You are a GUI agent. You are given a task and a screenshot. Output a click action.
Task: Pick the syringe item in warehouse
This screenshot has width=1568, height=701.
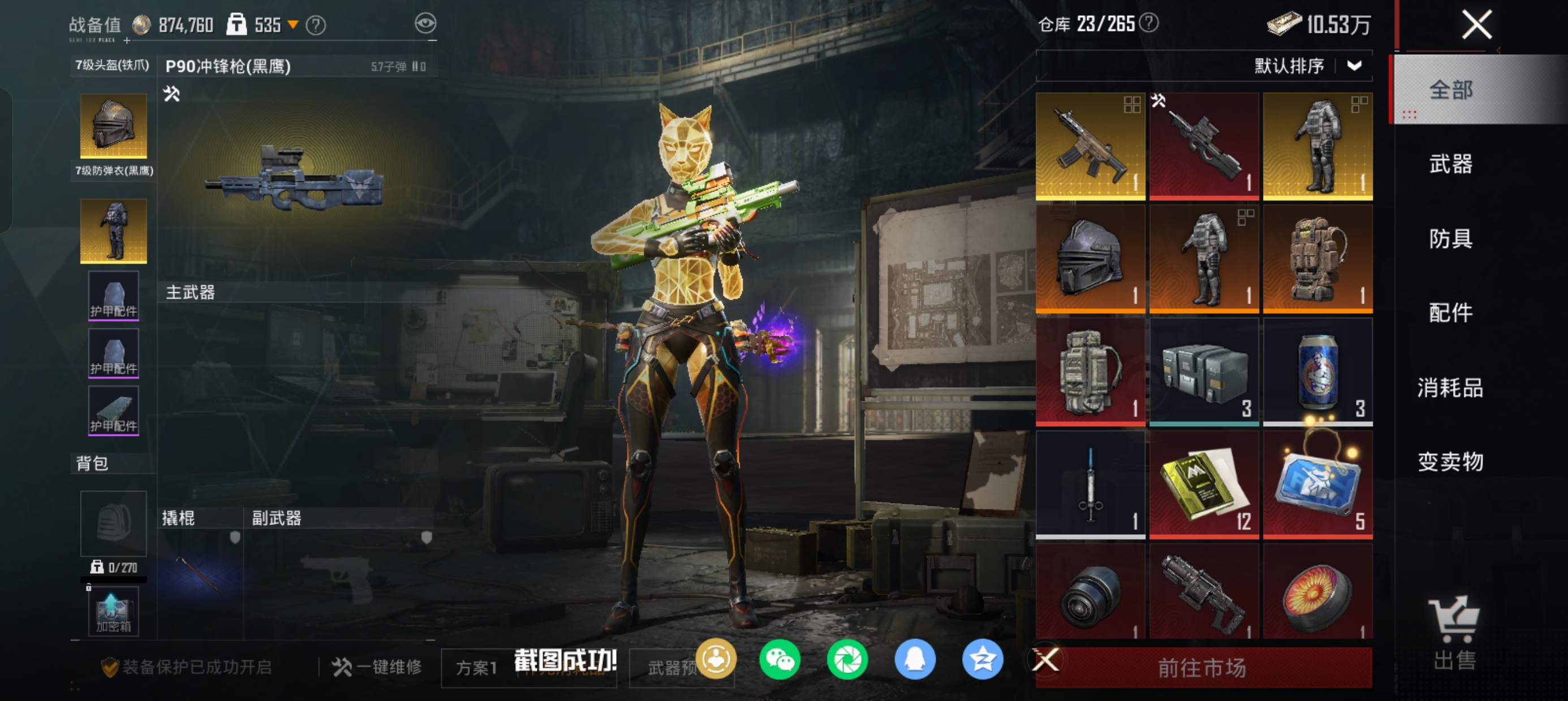tap(1090, 484)
